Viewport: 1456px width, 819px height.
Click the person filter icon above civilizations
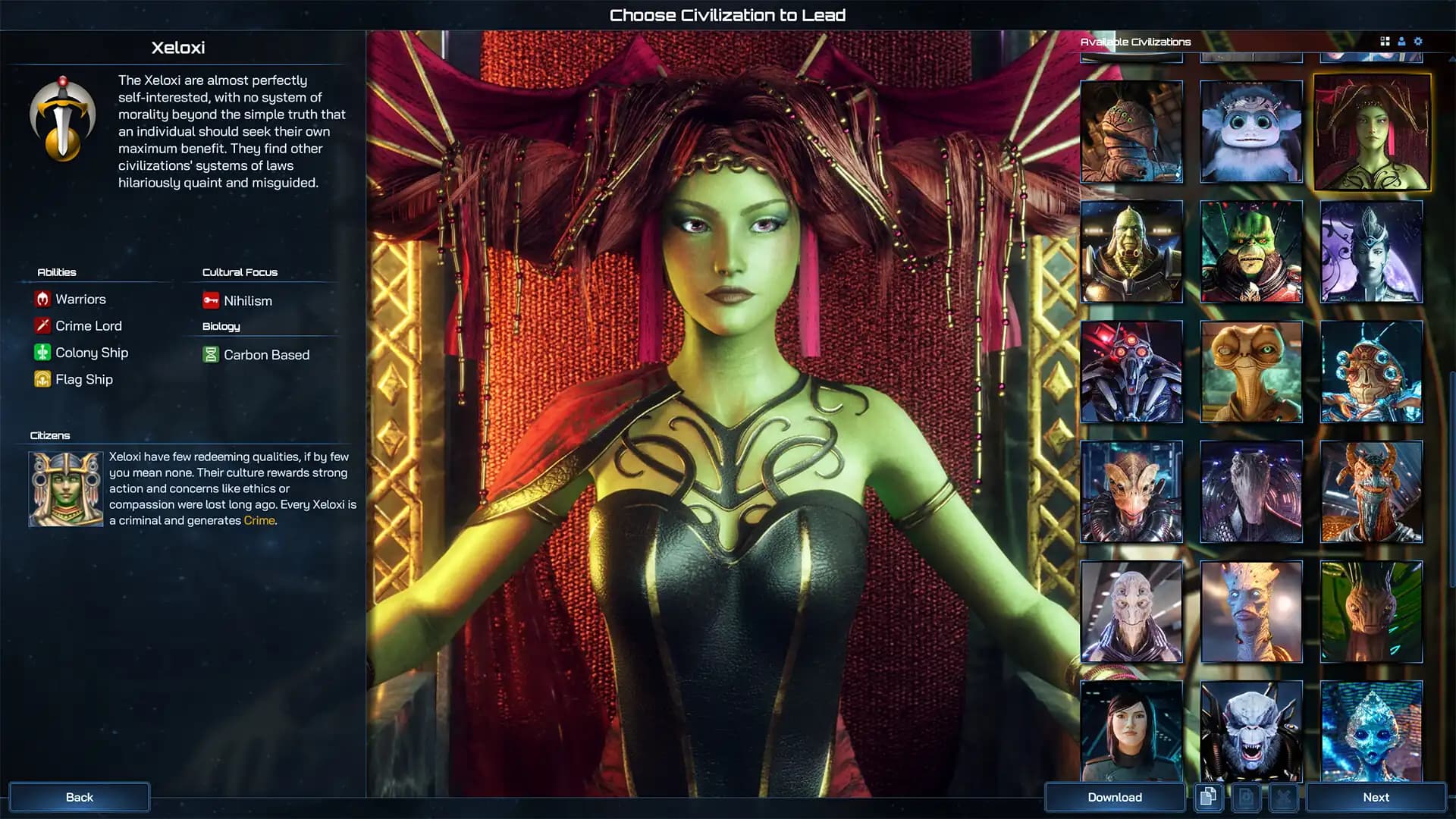[1401, 42]
